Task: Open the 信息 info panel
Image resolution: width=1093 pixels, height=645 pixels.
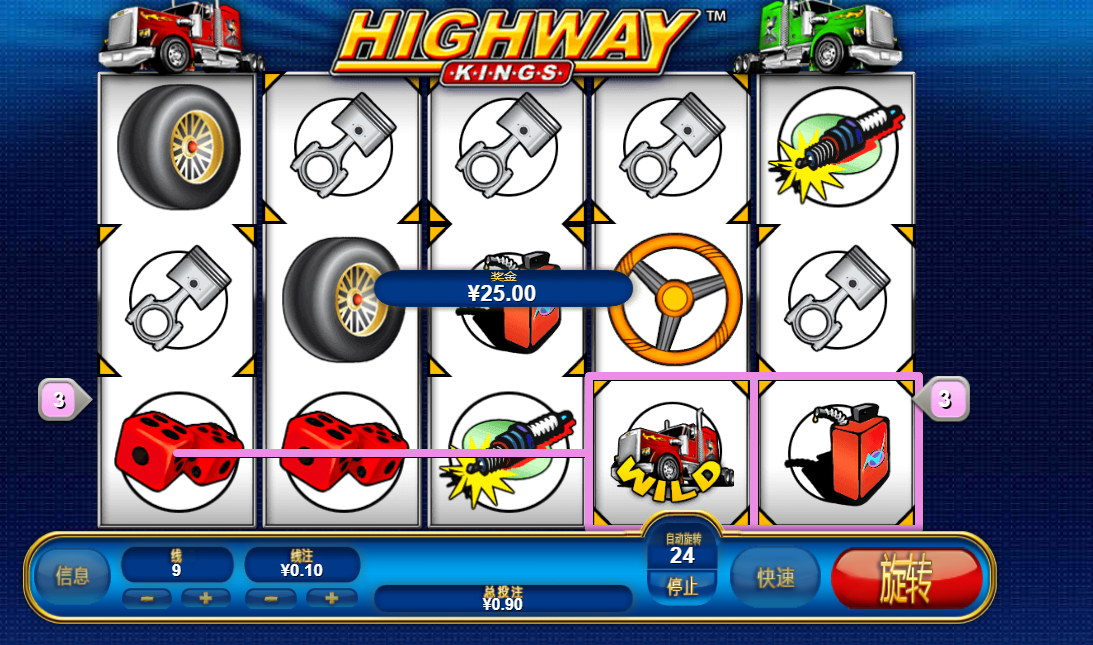Action: click(x=73, y=577)
